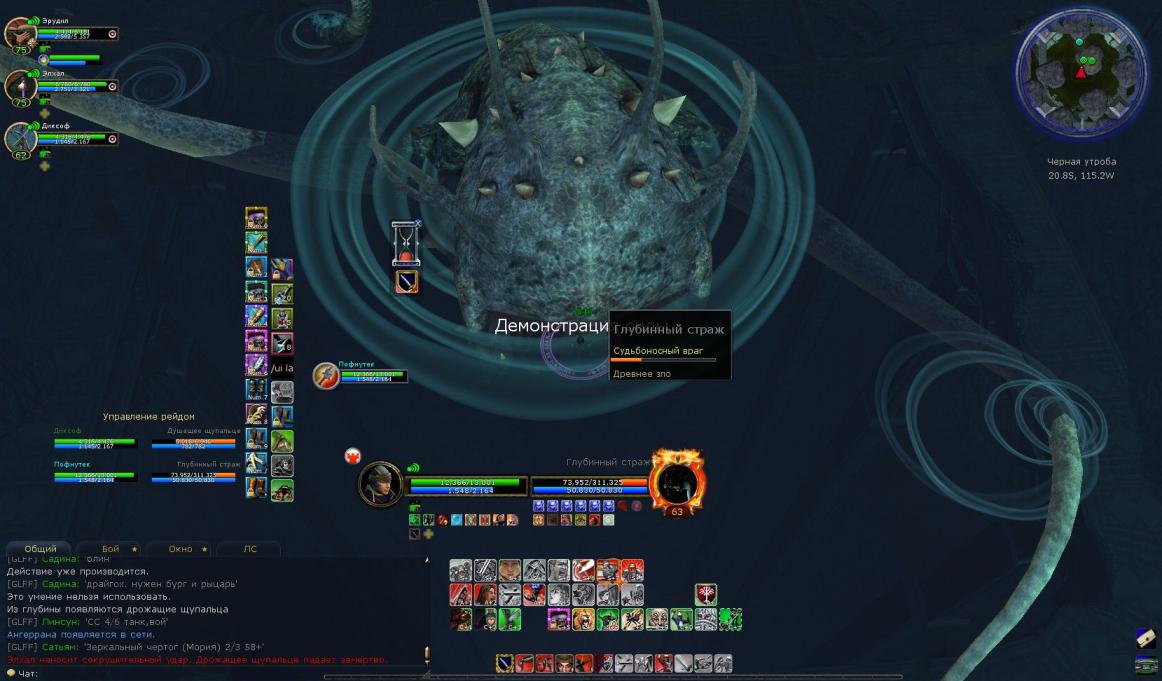Open the circular minimap
1162x681 pixels.
1079,73
